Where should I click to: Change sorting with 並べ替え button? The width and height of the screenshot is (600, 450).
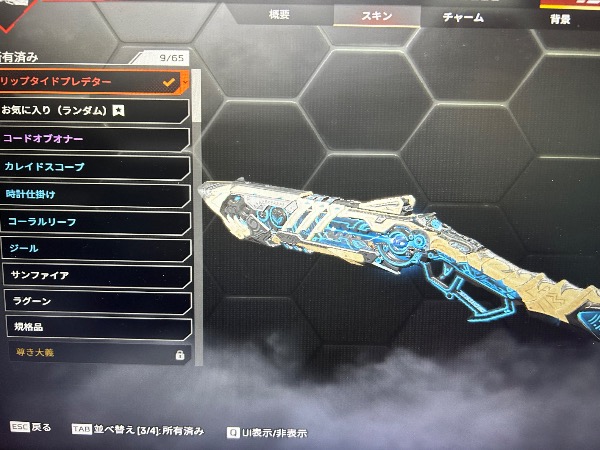point(138,430)
